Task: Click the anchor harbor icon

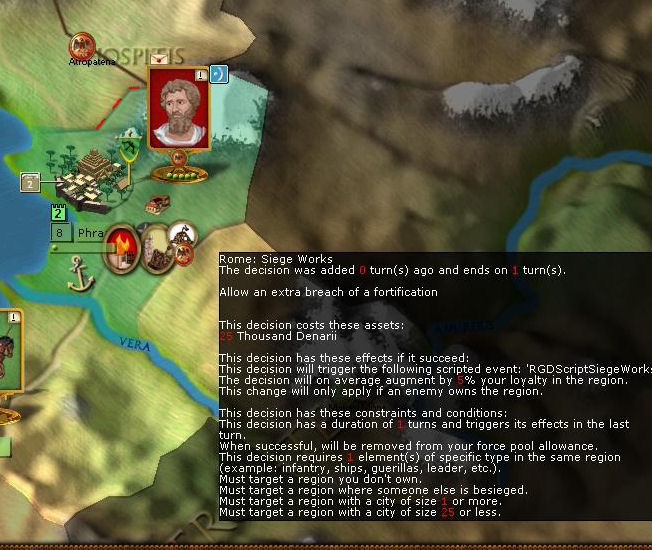Action: 79,274
